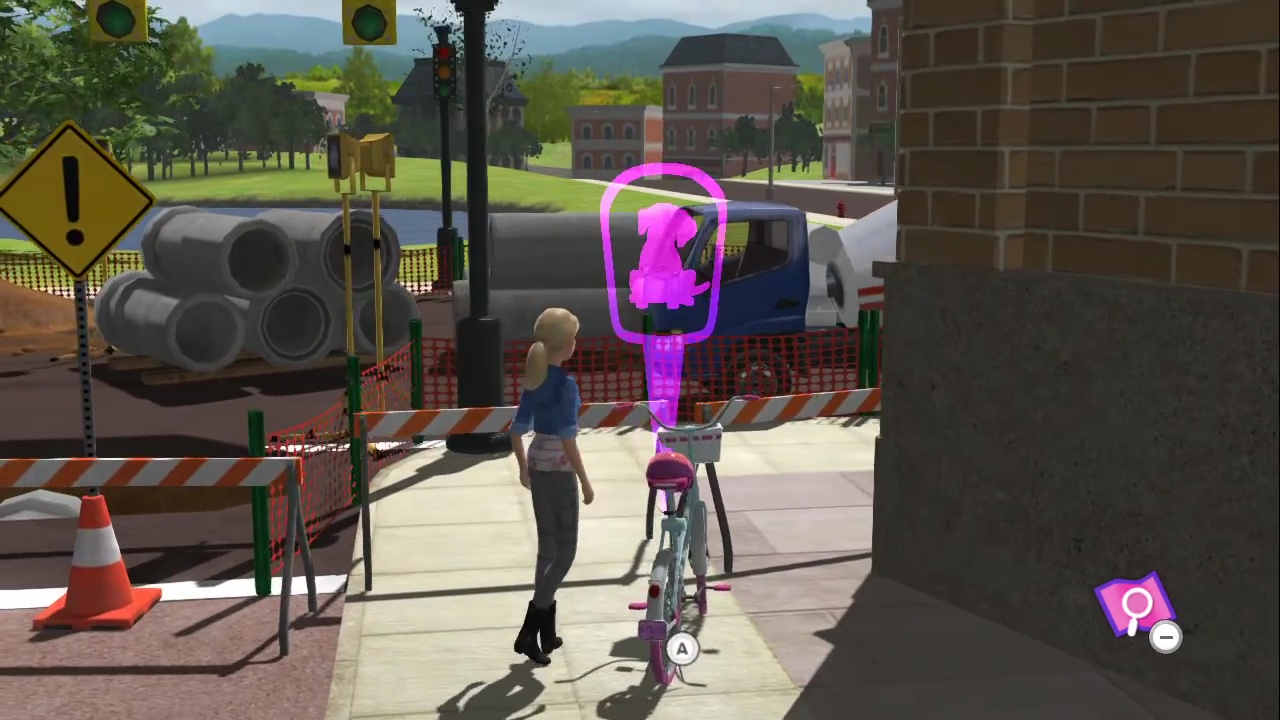Viewport: 1280px width, 720px height.
Task: Click the minus button beside the map icon
Action: coord(1166,637)
